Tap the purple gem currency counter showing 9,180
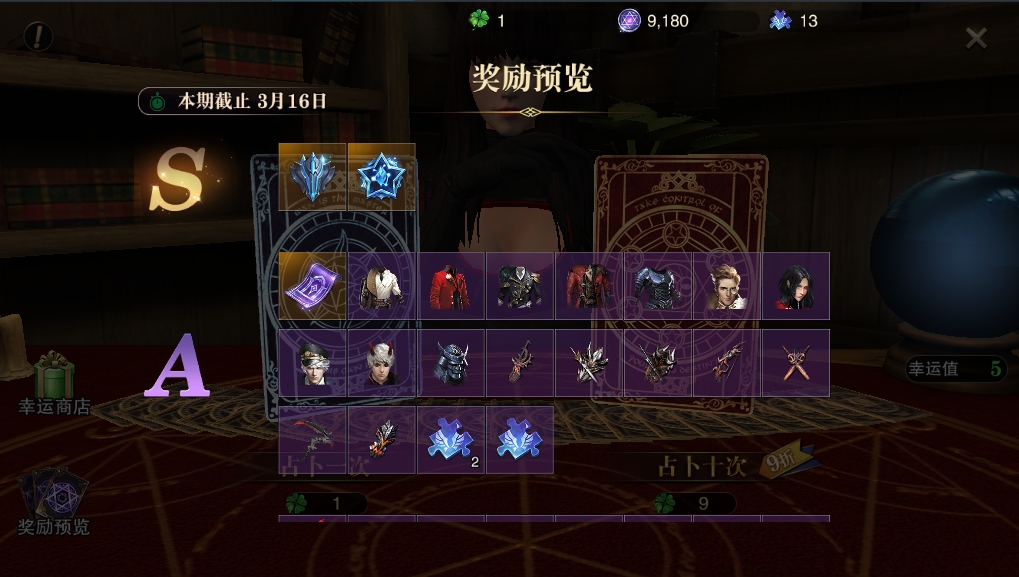 (x=654, y=20)
